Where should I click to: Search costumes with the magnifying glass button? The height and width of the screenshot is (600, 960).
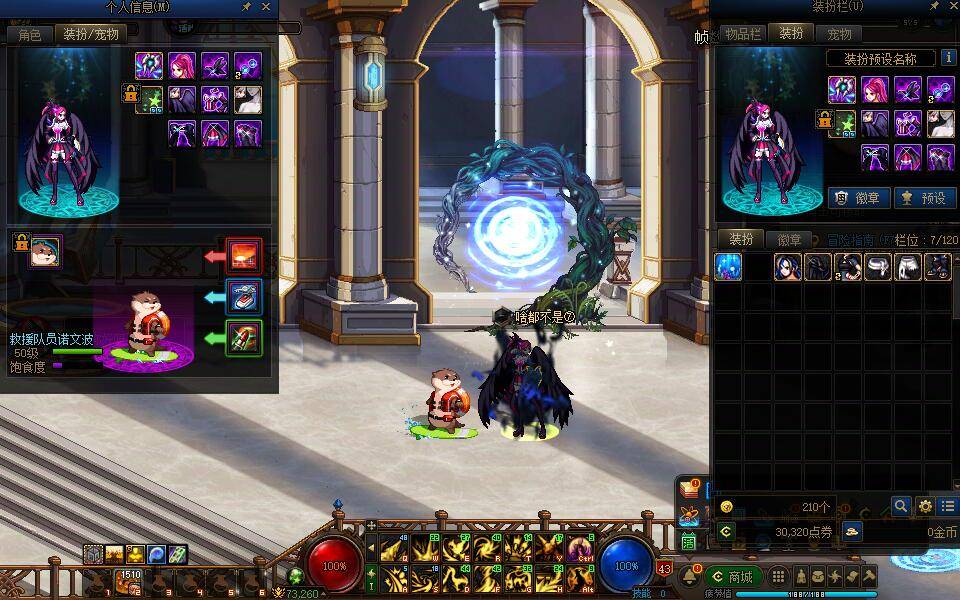[x=901, y=507]
